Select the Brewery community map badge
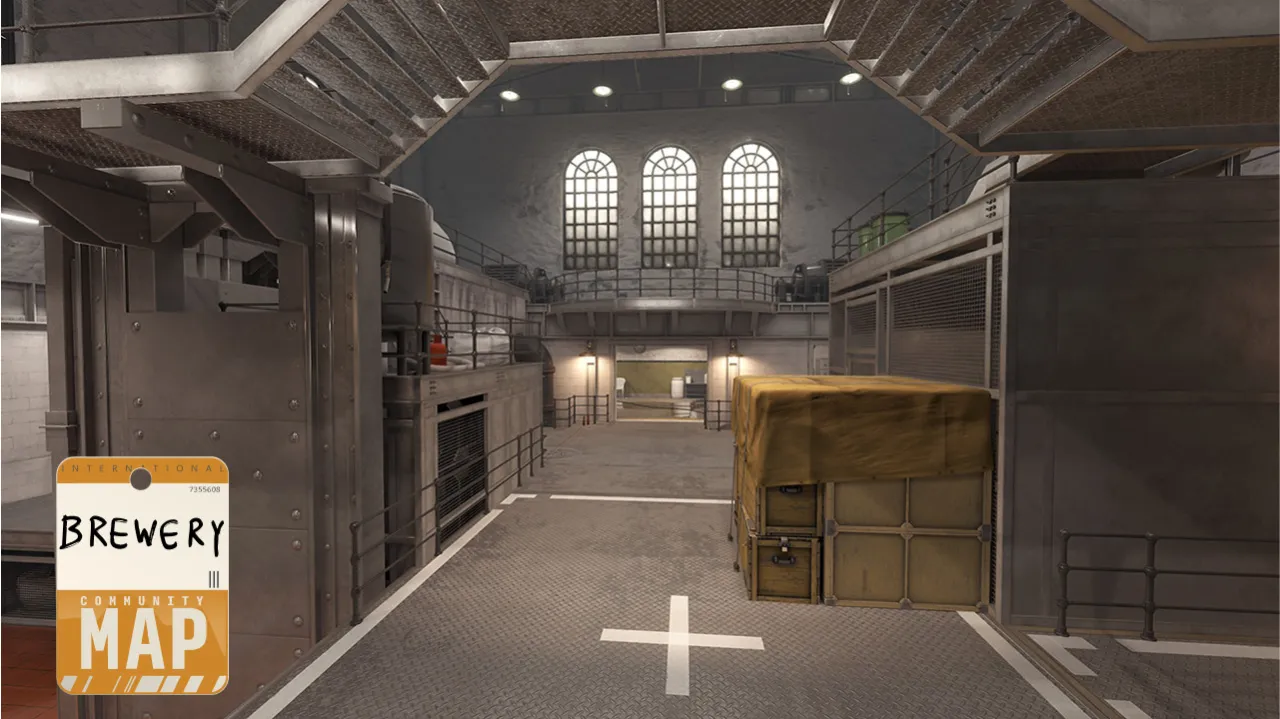 point(142,575)
